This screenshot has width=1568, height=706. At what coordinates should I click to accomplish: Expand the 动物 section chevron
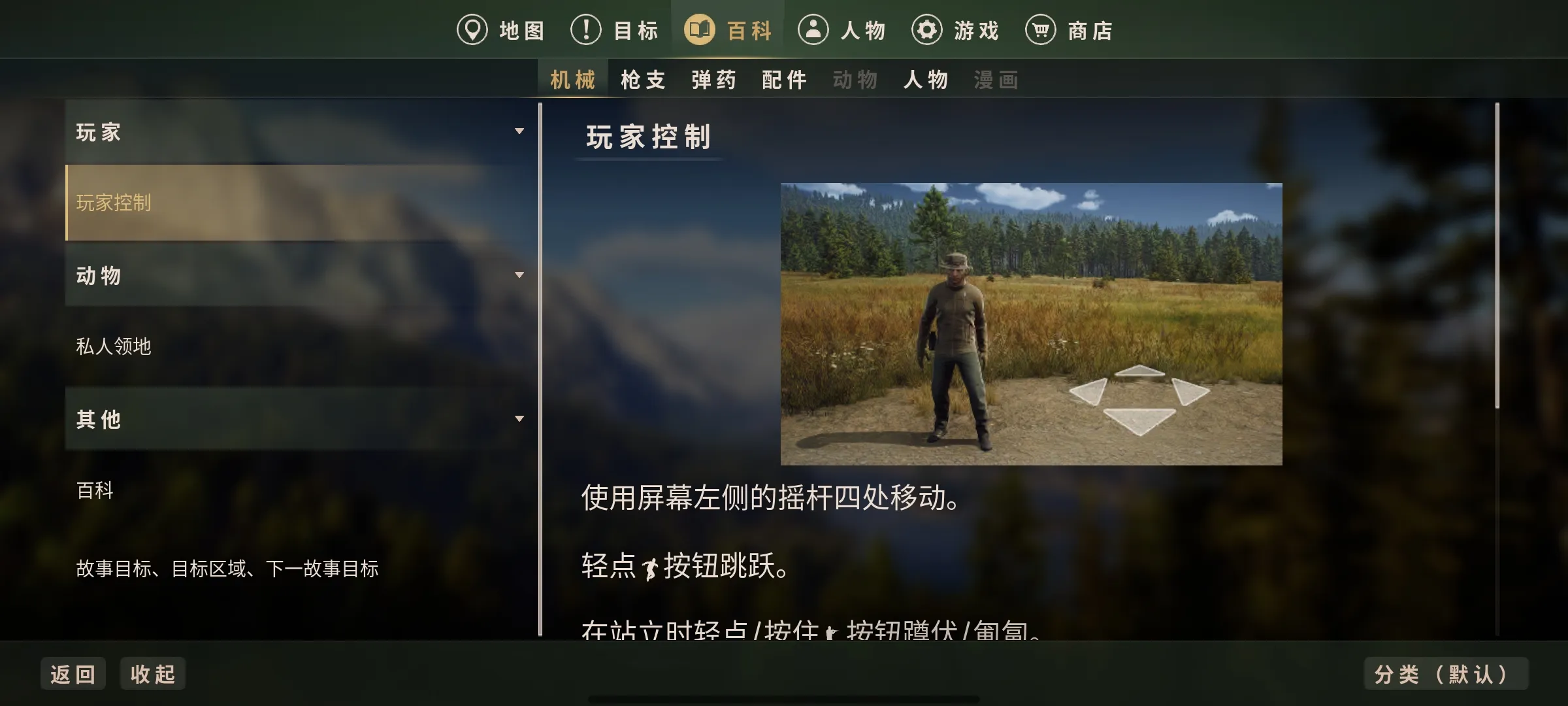point(520,275)
